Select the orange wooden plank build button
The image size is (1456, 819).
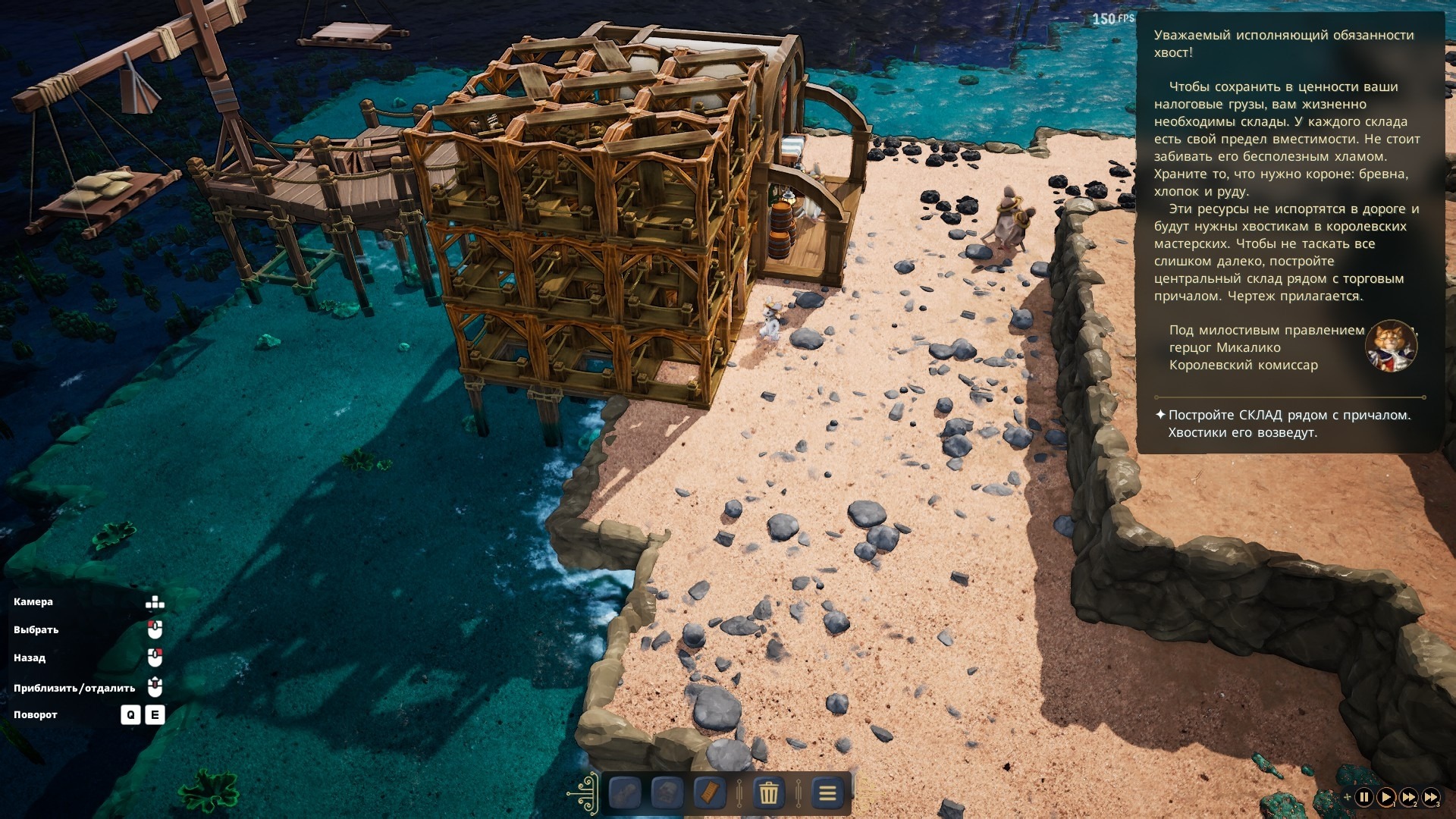coord(710,793)
